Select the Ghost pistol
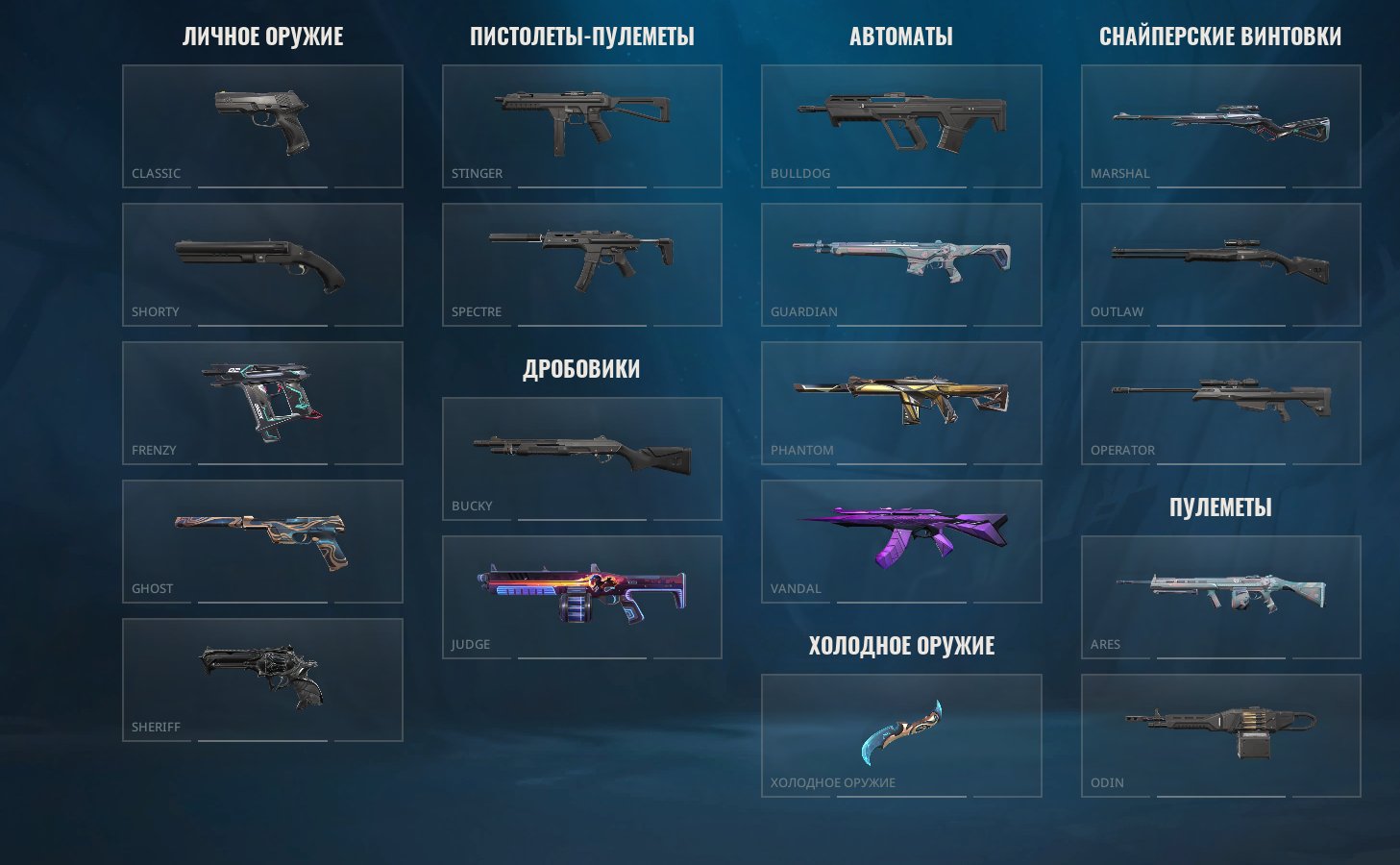The height and width of the screenshot is (865, 1400). coord(262,541)
